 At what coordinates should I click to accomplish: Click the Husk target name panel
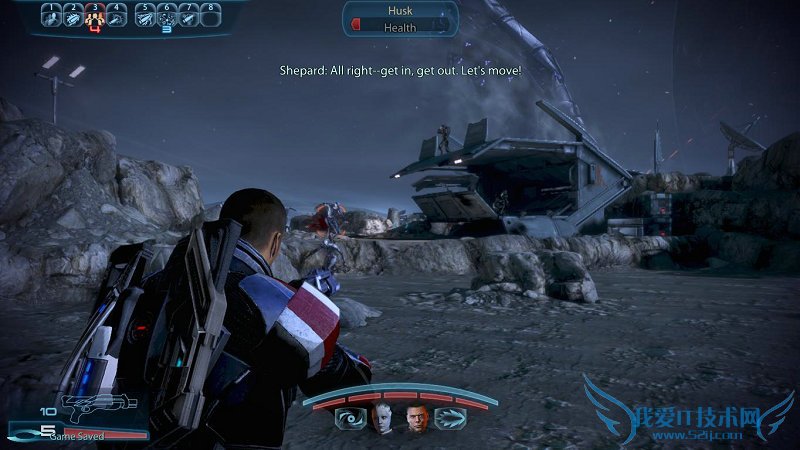400,11
